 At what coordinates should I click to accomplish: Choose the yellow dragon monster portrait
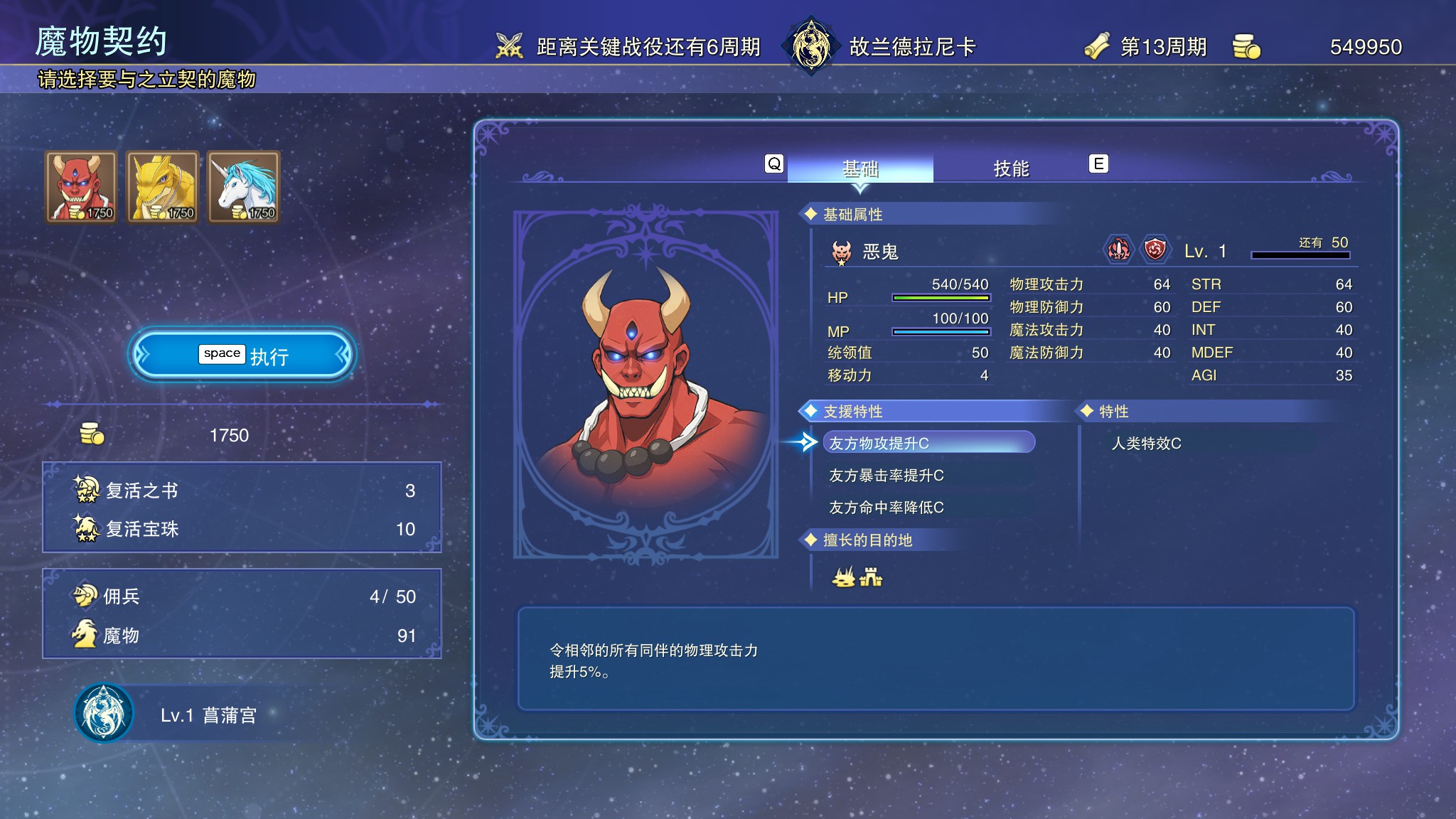coord(162,187)
